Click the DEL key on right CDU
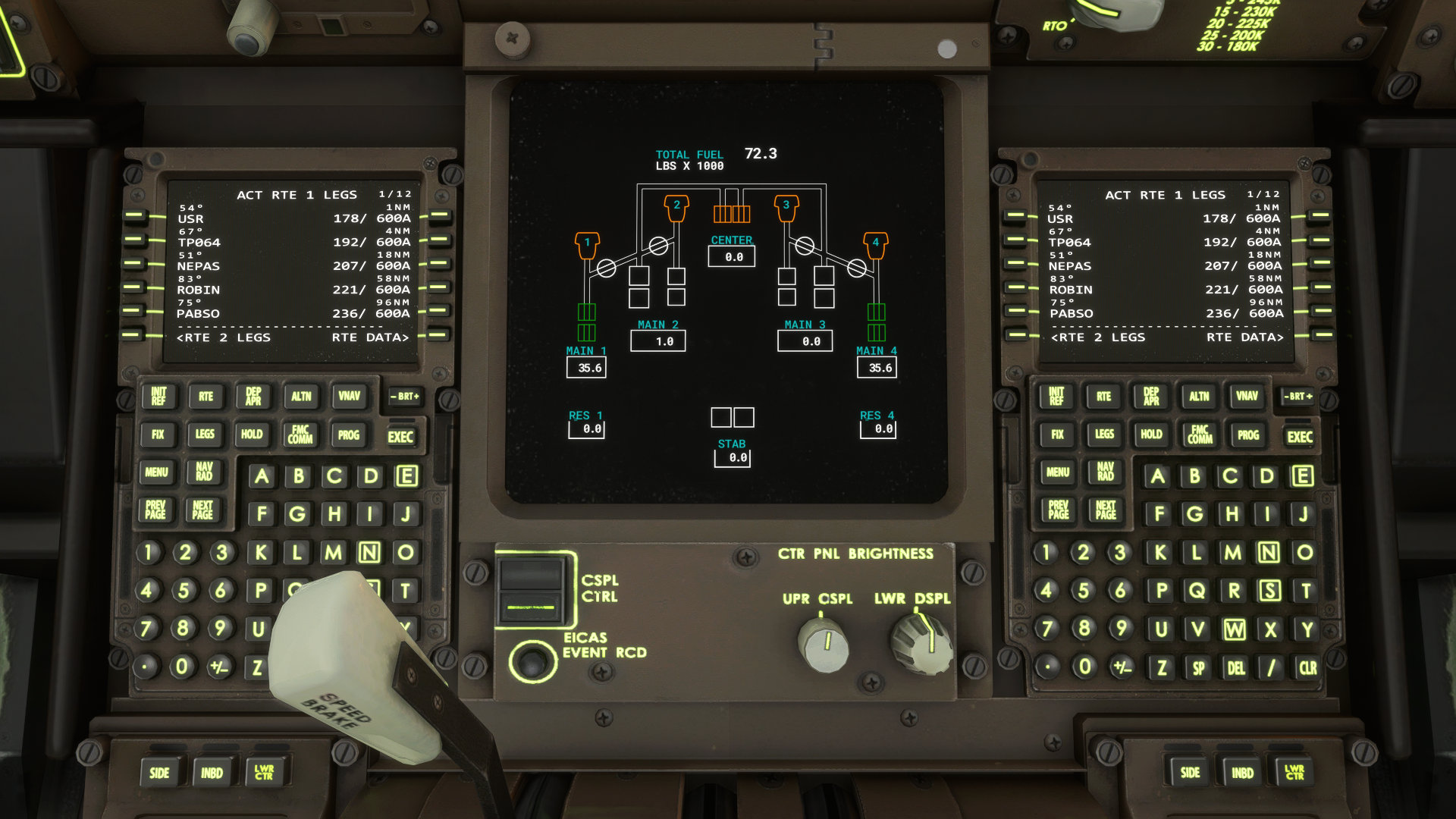Screen dimensions: 1456x819 tap(1236, 668)
